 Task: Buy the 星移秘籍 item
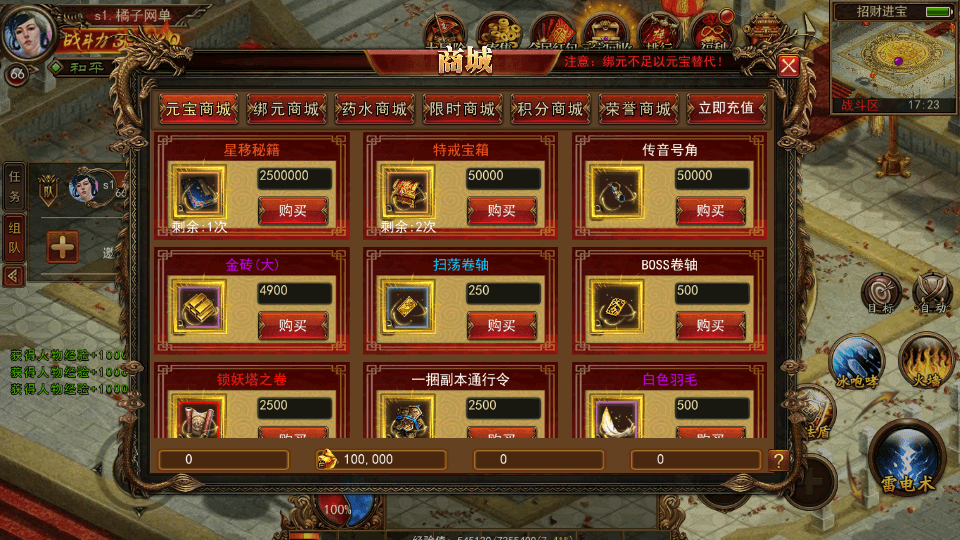(x=292, y=211)
